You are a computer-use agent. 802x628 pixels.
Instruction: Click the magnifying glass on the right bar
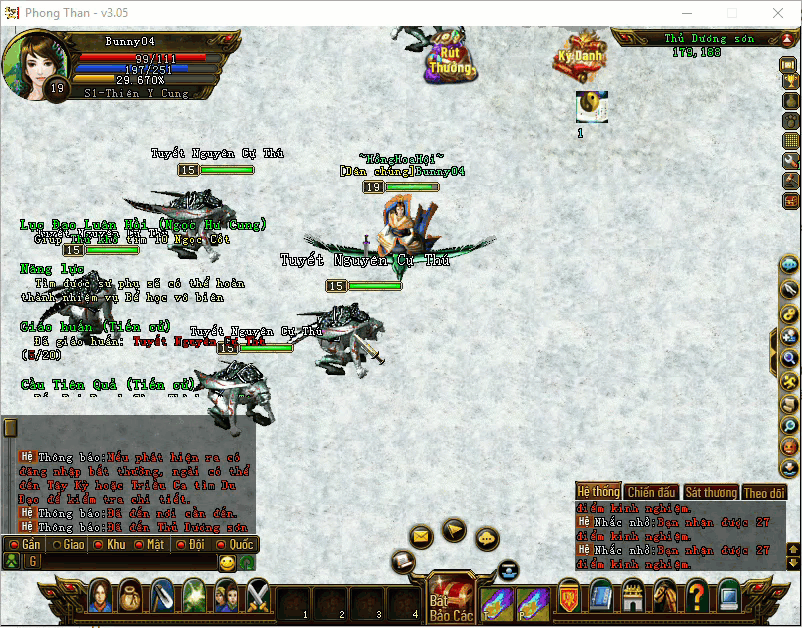pyautogui.click(x=790, y=358)
